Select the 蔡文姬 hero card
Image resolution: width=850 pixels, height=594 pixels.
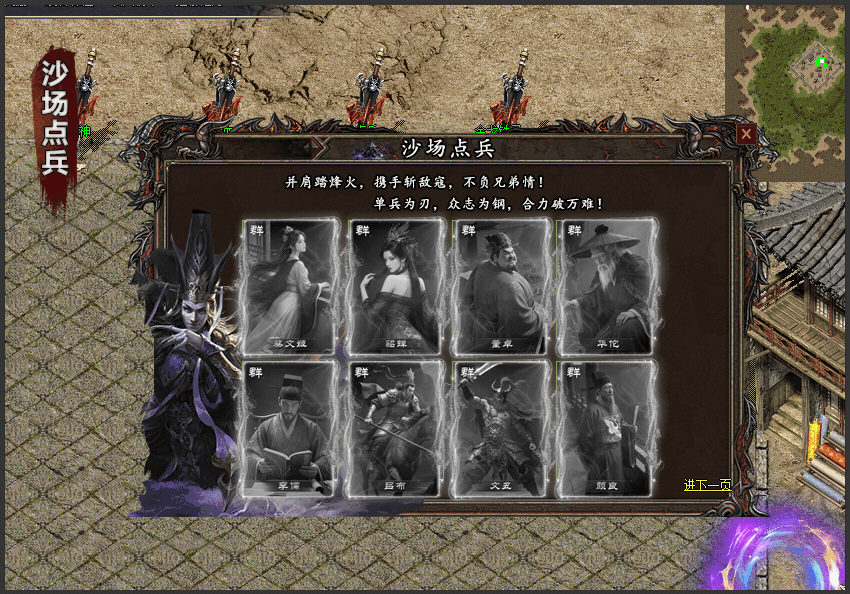[292, 287]
